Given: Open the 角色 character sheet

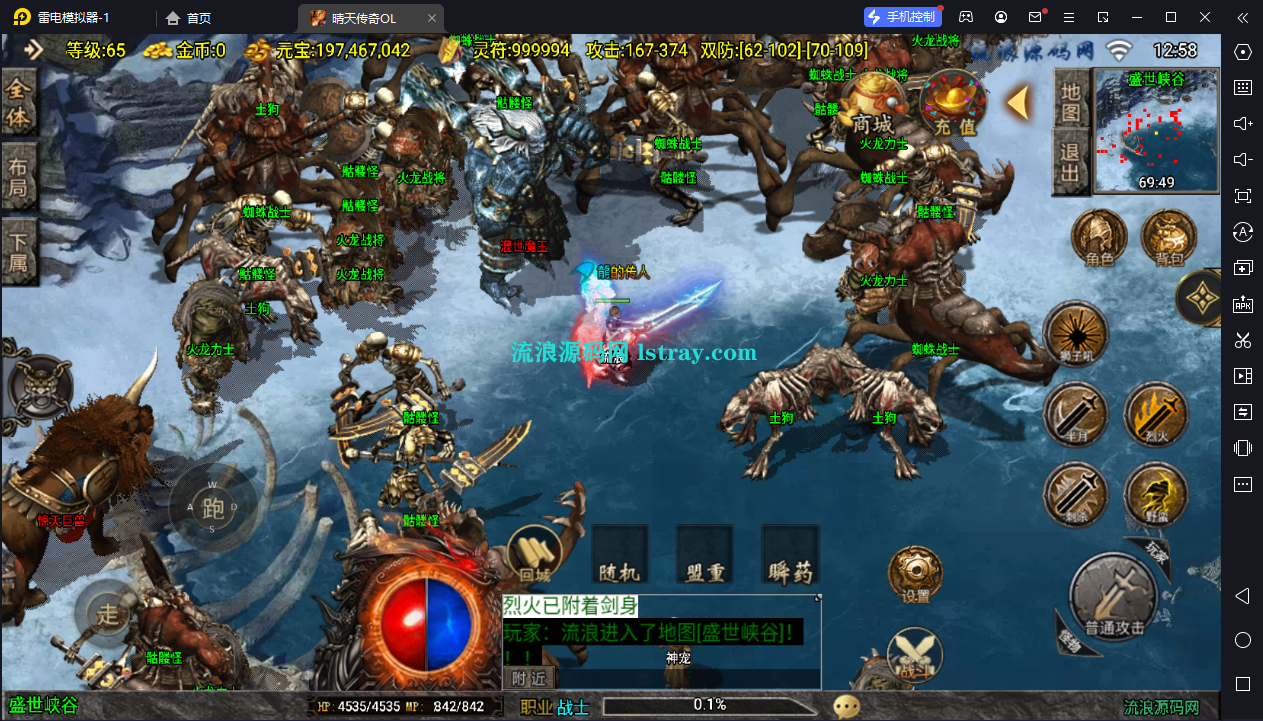Looking at the screenshot, I should point(1099,238).
